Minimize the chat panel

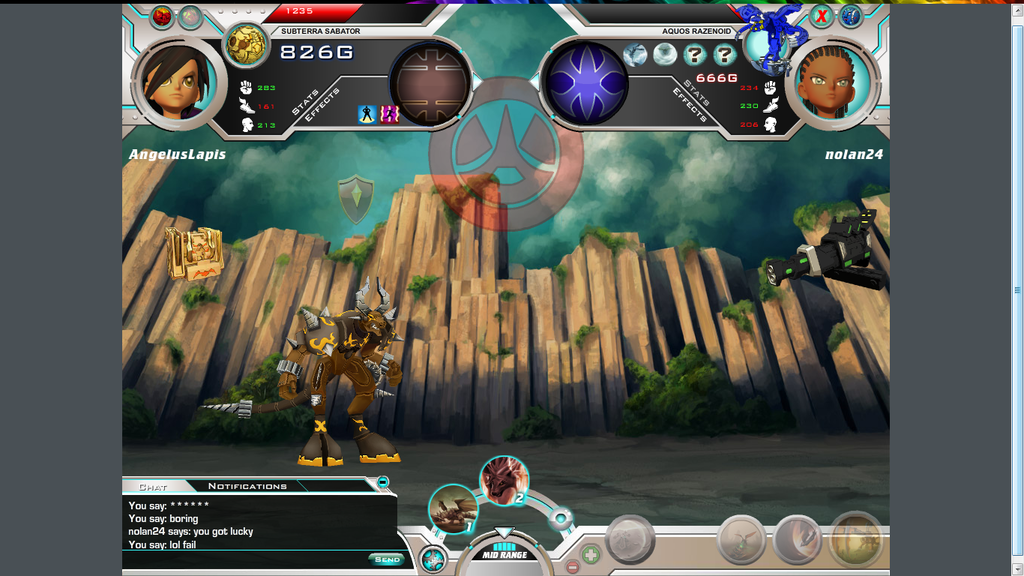pos(382,483)
